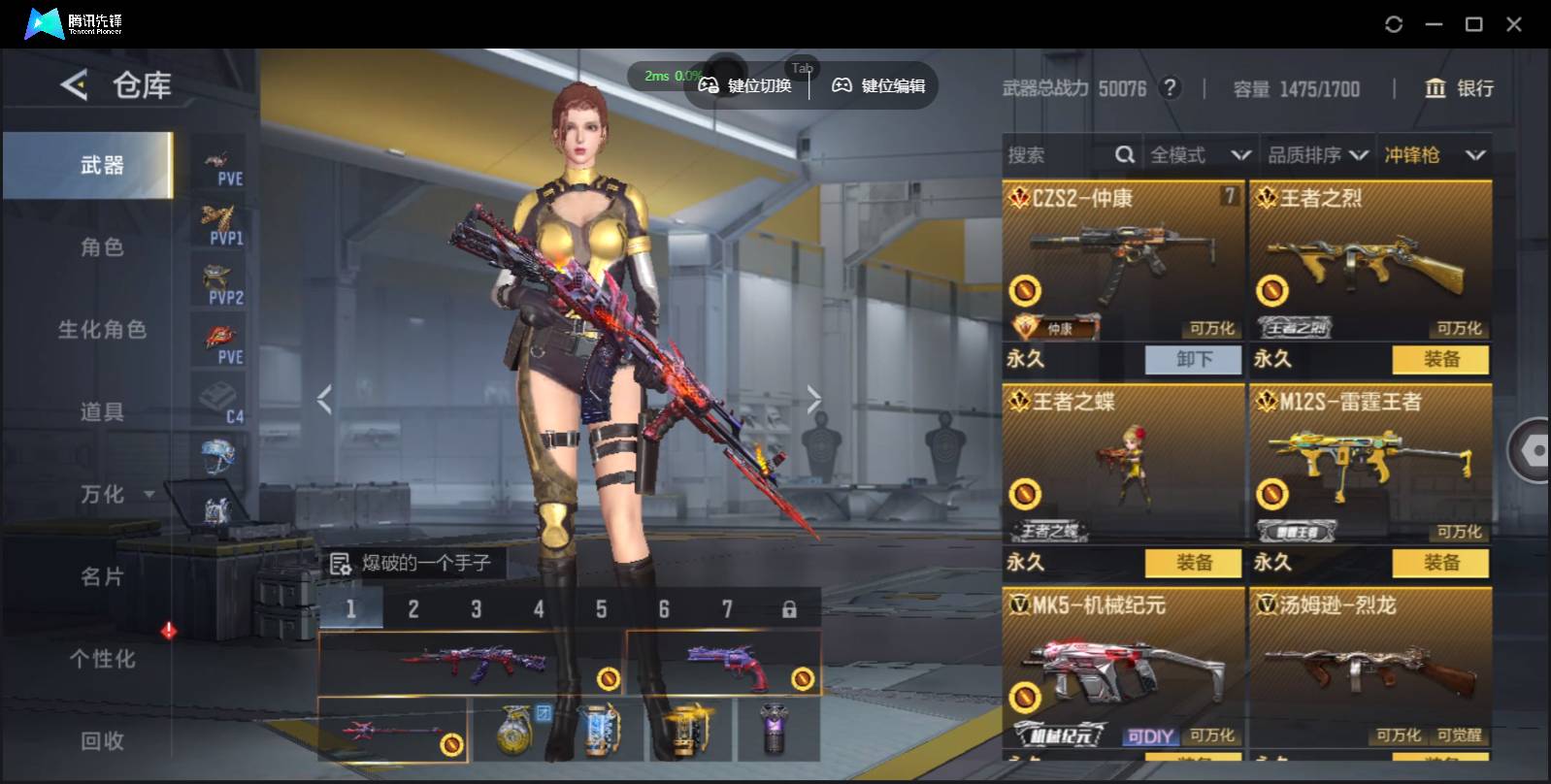Open the 键位编辑 key mapping editor

(878, 86)
